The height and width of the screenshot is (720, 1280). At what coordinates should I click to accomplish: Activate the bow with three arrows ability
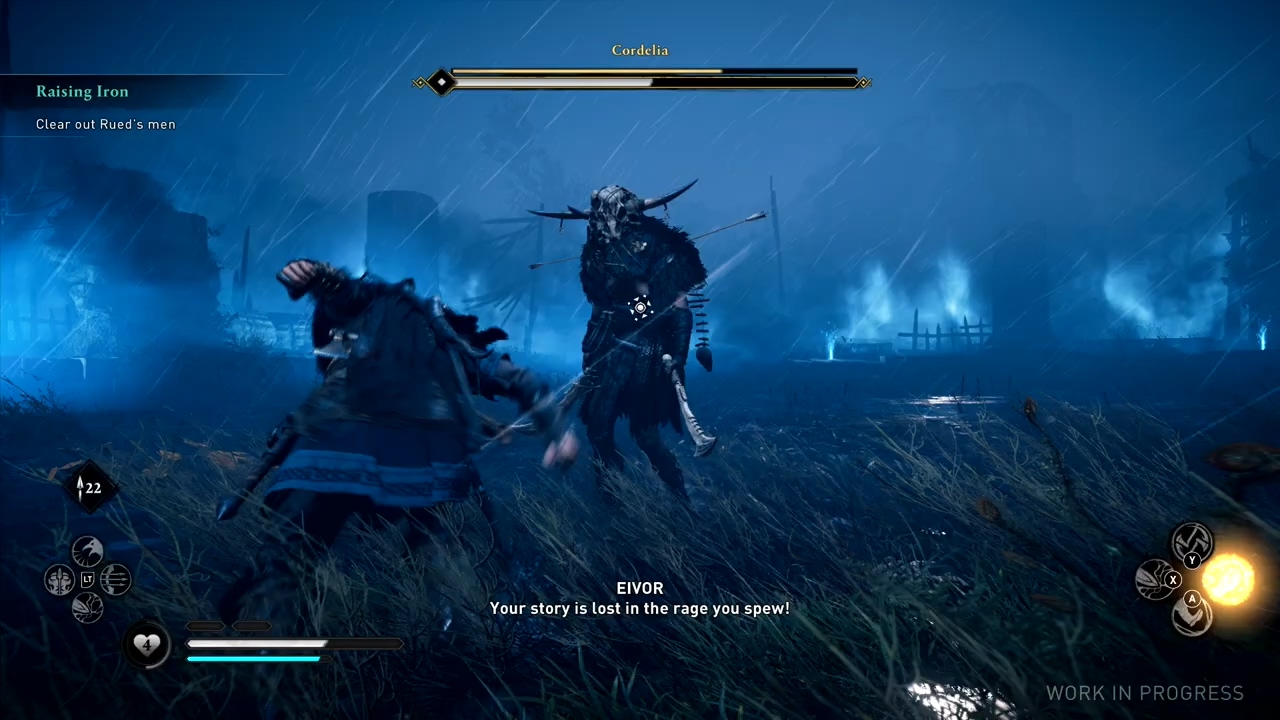click(x=116, y=579)
